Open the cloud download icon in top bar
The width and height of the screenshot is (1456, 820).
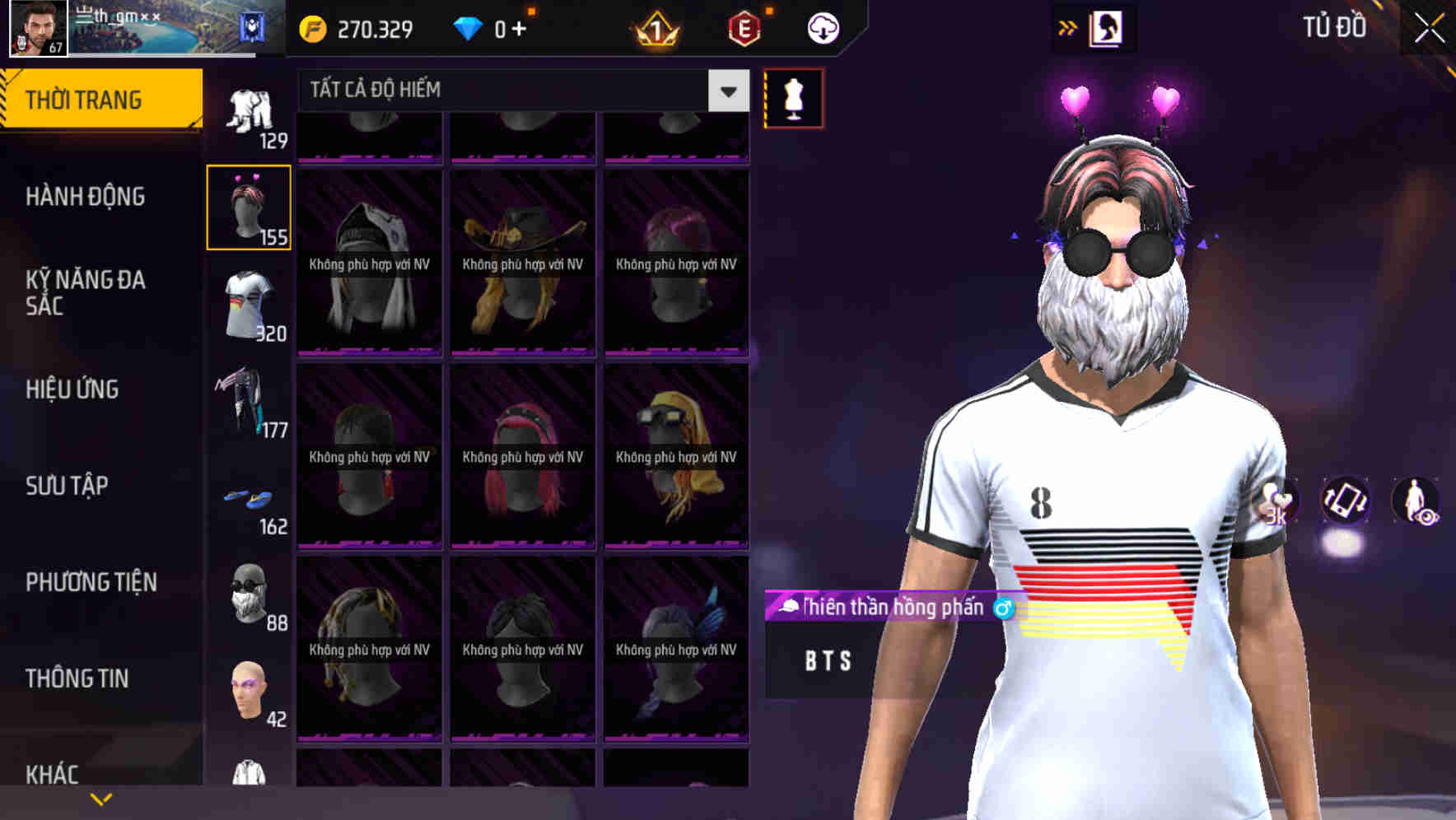[x=822, y=27]
